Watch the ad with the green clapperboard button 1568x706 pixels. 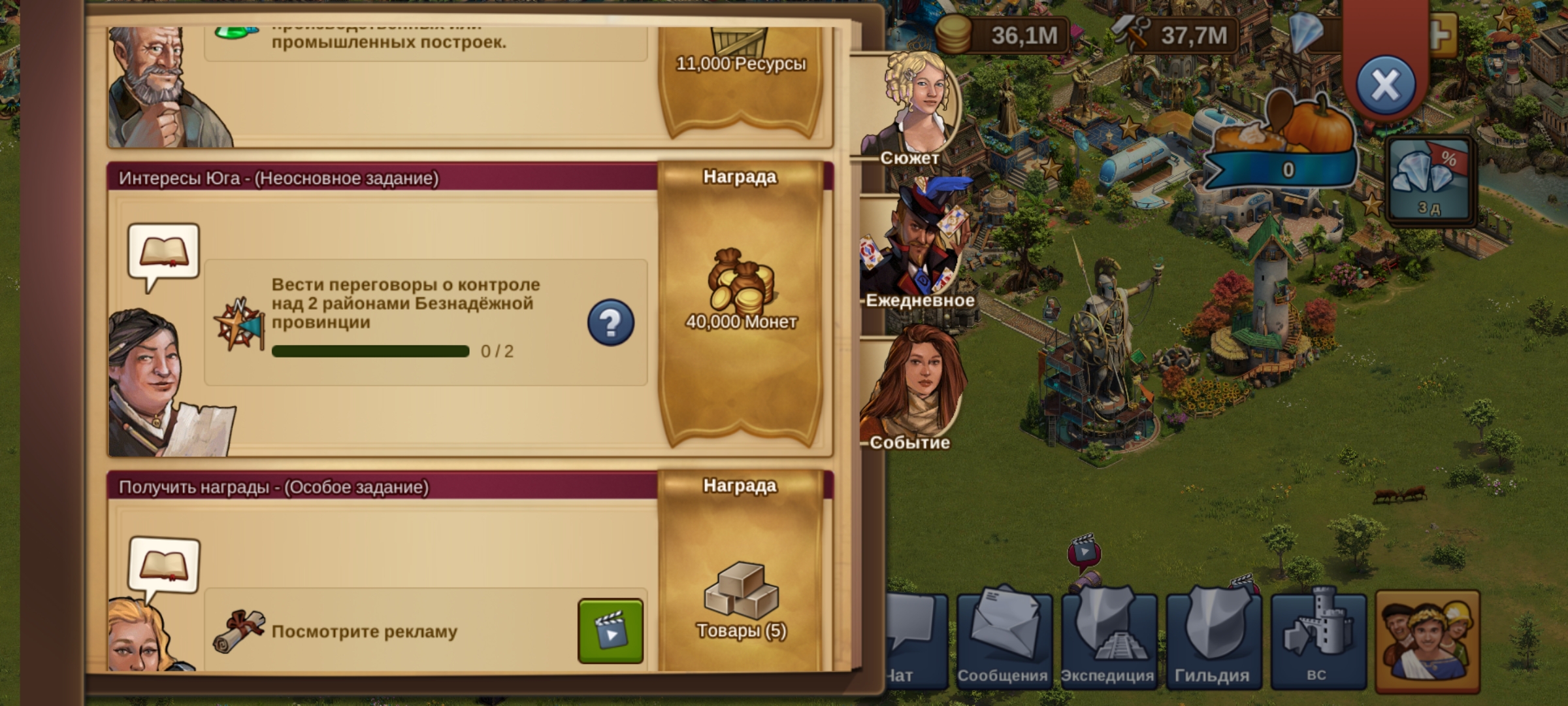[x=610, y=631]
